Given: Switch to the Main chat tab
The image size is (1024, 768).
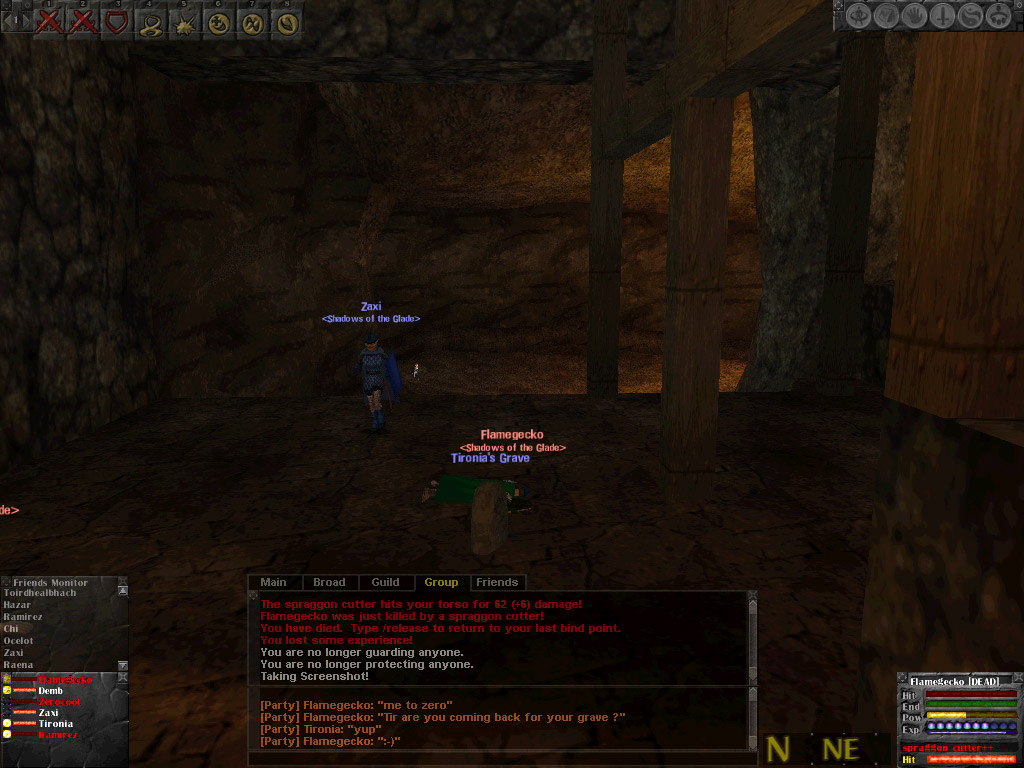Looking at the screenshot, I should [x=273, y=582].
